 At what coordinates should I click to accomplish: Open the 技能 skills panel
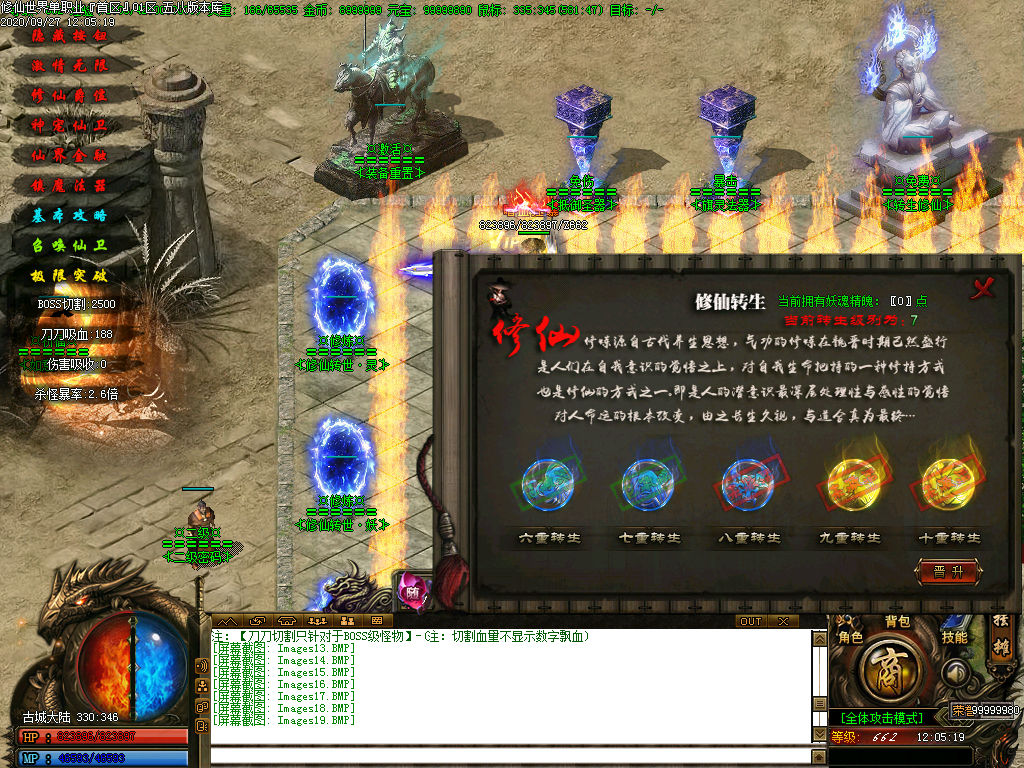954,637
